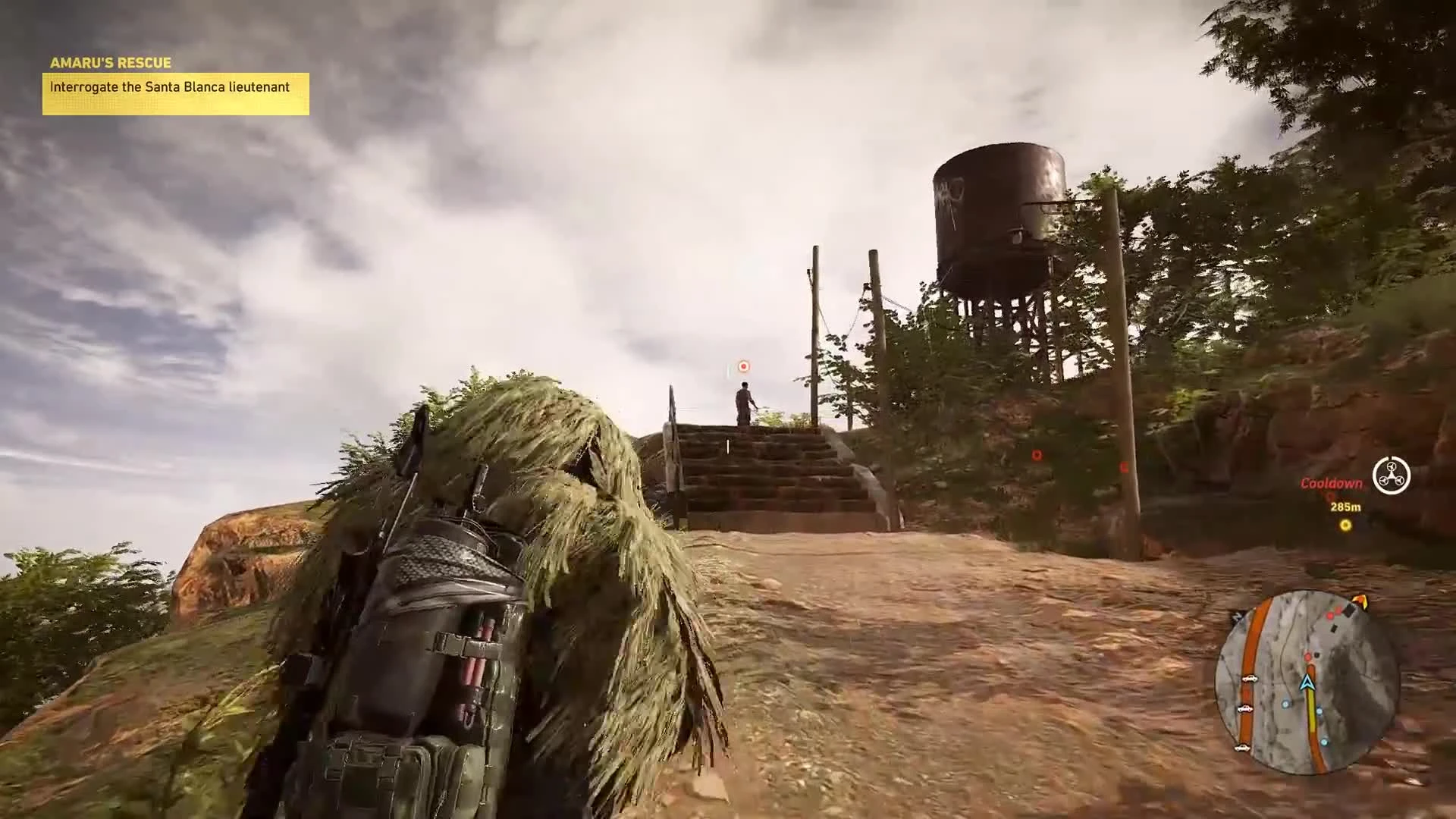Click the second red enemy marker below the treeline
The image size is (1456, 819).
(1036, 455)
